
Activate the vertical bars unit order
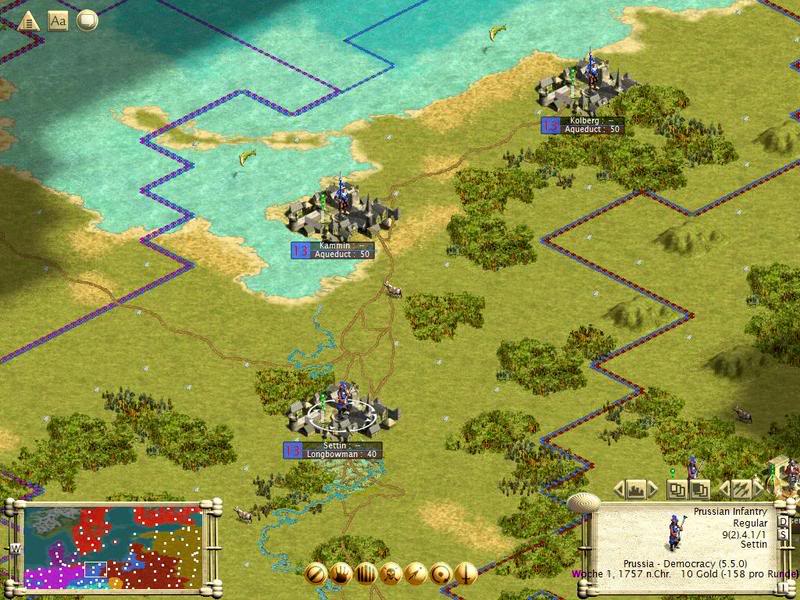point(366,574)
